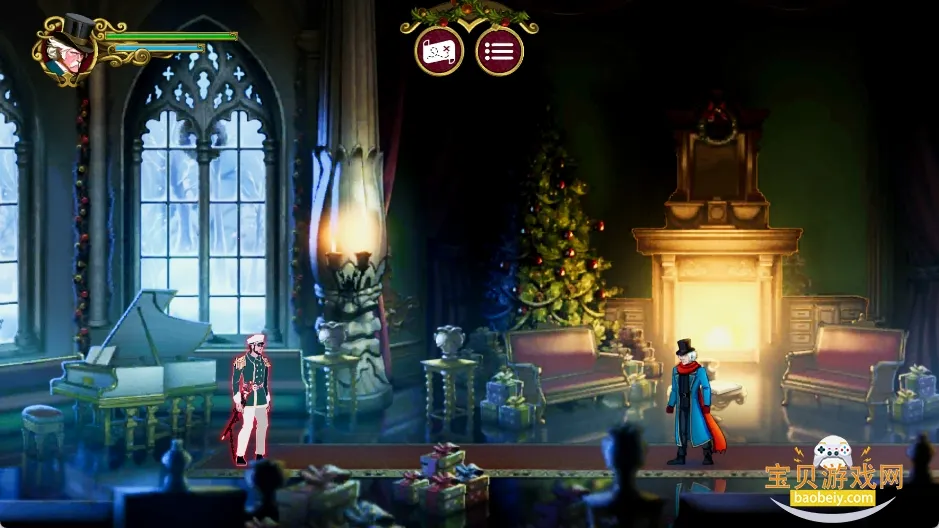Open the treasure map button

(x=439, y=51)
